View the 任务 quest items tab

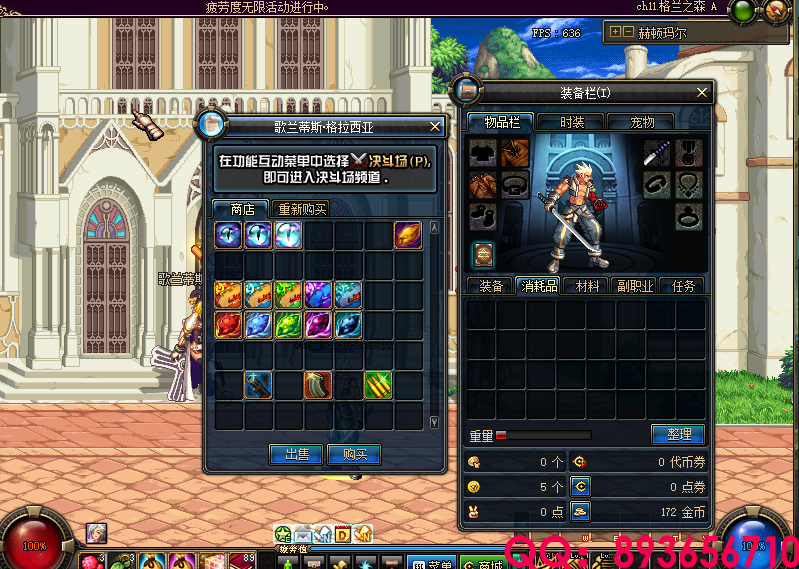pyautogui.click(x=683, y=286)
